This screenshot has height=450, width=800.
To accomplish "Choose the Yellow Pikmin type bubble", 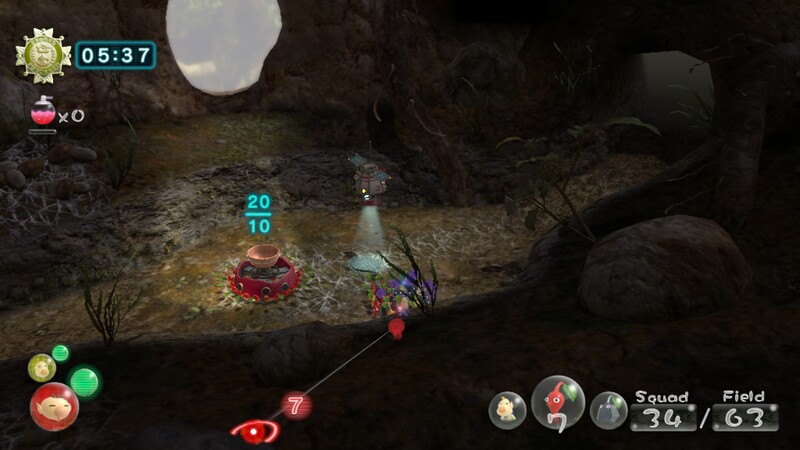I will [508, 409].
